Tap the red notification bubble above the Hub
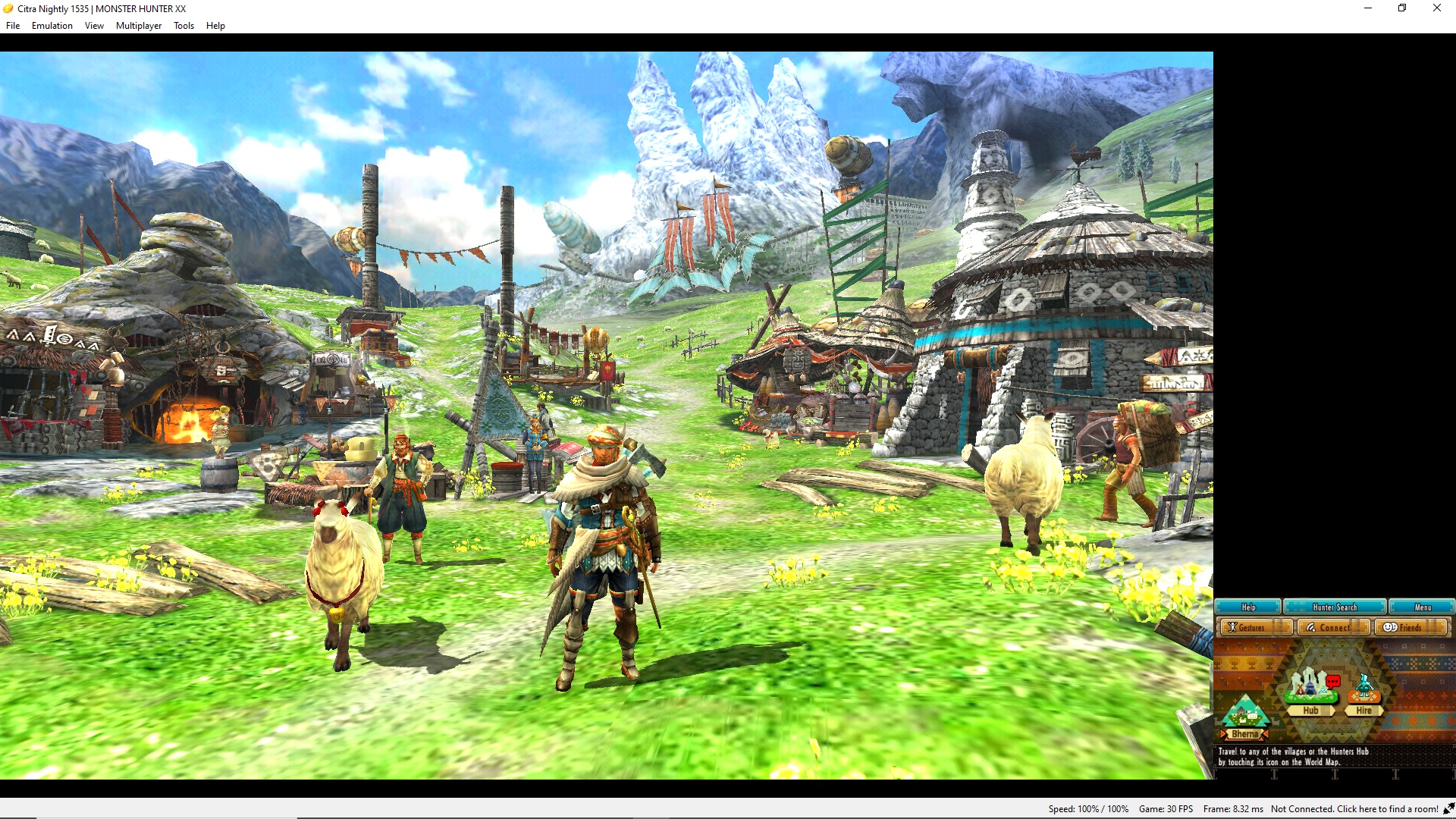 1333,681
